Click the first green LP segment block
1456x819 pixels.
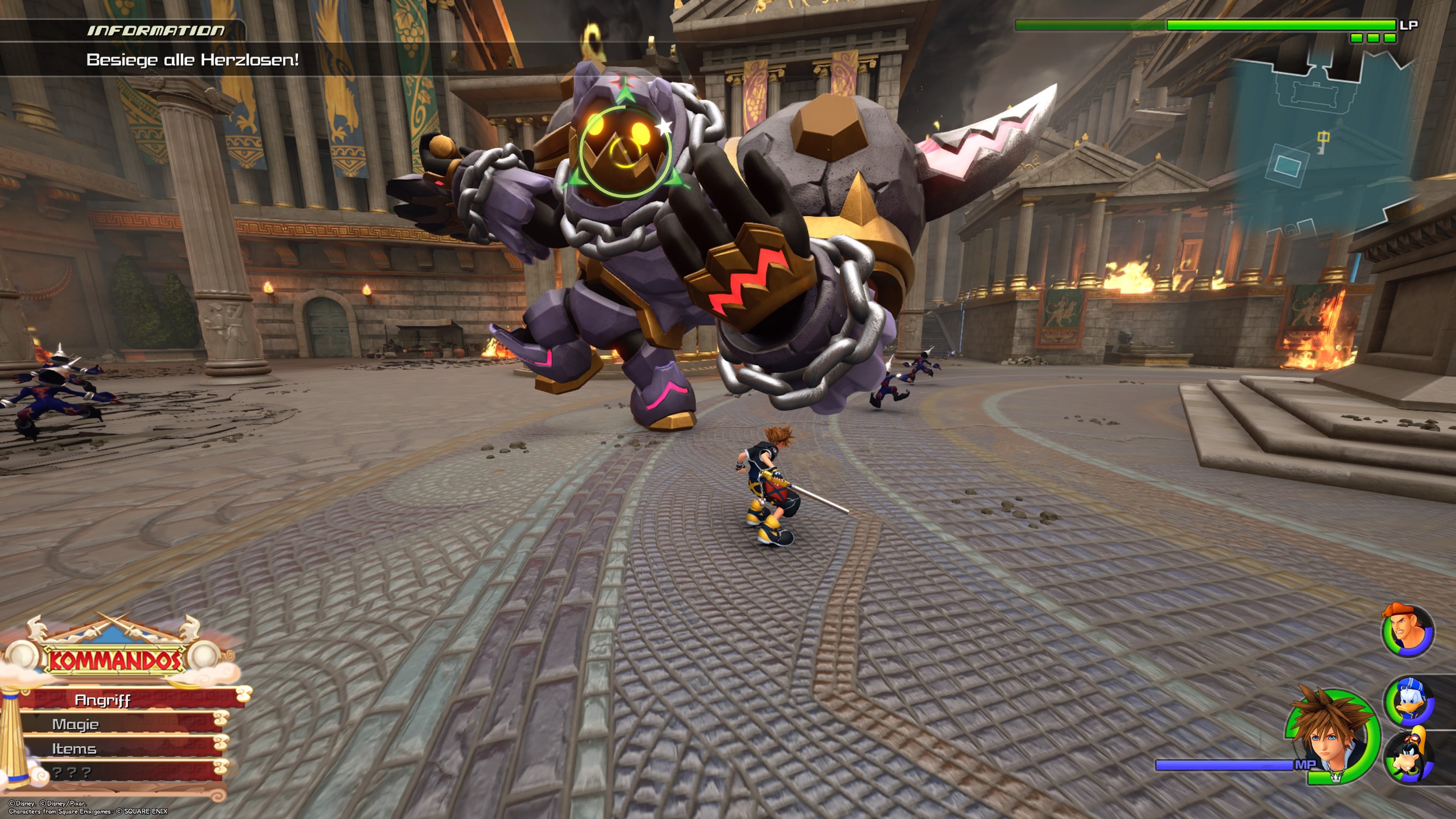[x=1357, y=39]
